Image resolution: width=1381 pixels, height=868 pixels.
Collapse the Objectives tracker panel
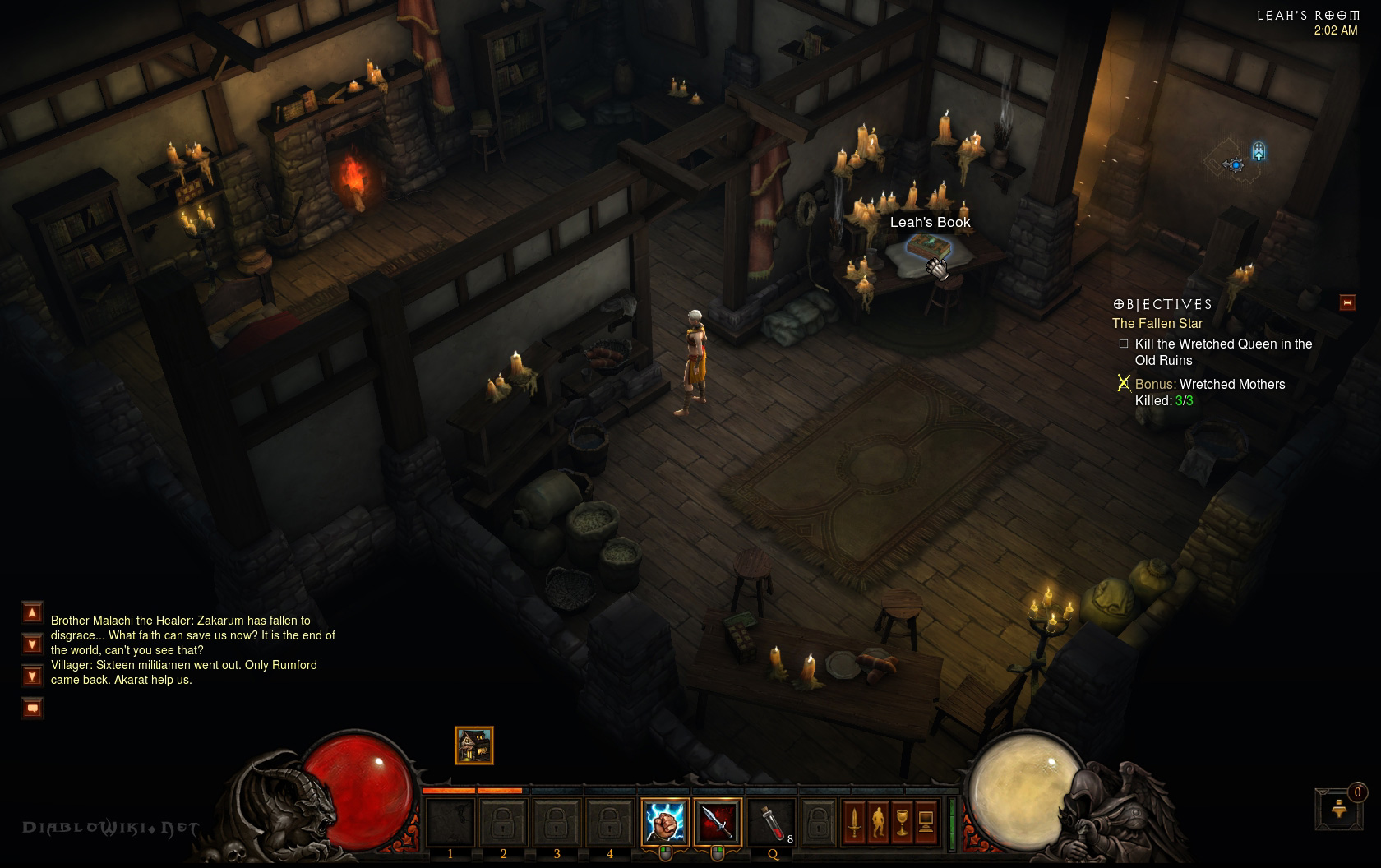1347,302
